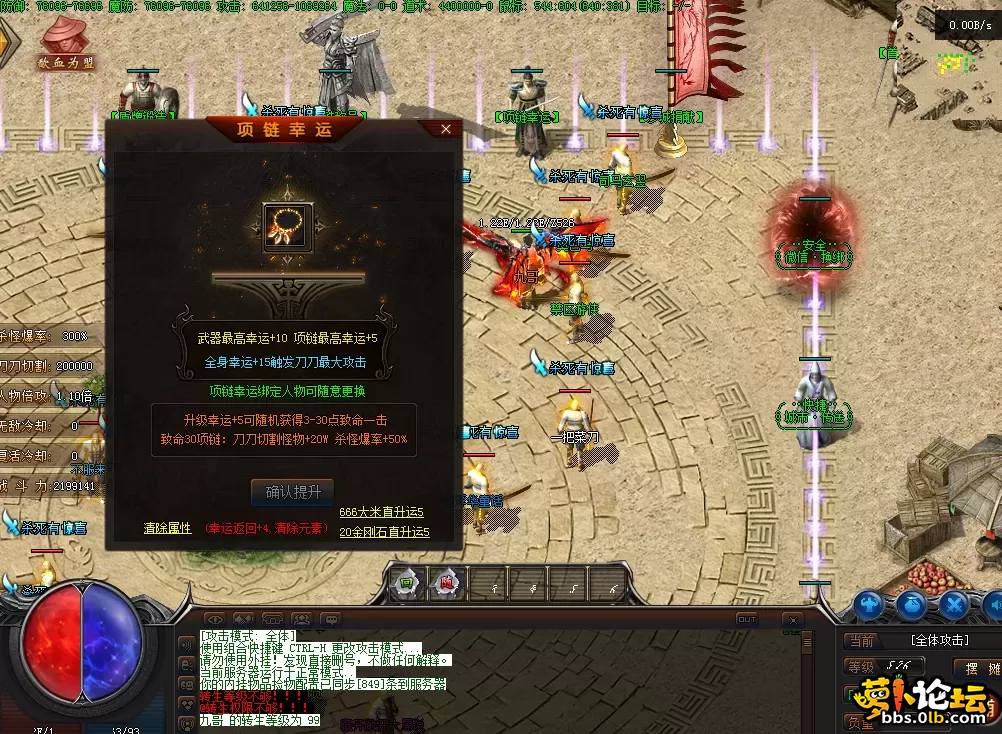Open the minimap in the corner
This screenshot has width=1002, height=734.
[953, 62]
